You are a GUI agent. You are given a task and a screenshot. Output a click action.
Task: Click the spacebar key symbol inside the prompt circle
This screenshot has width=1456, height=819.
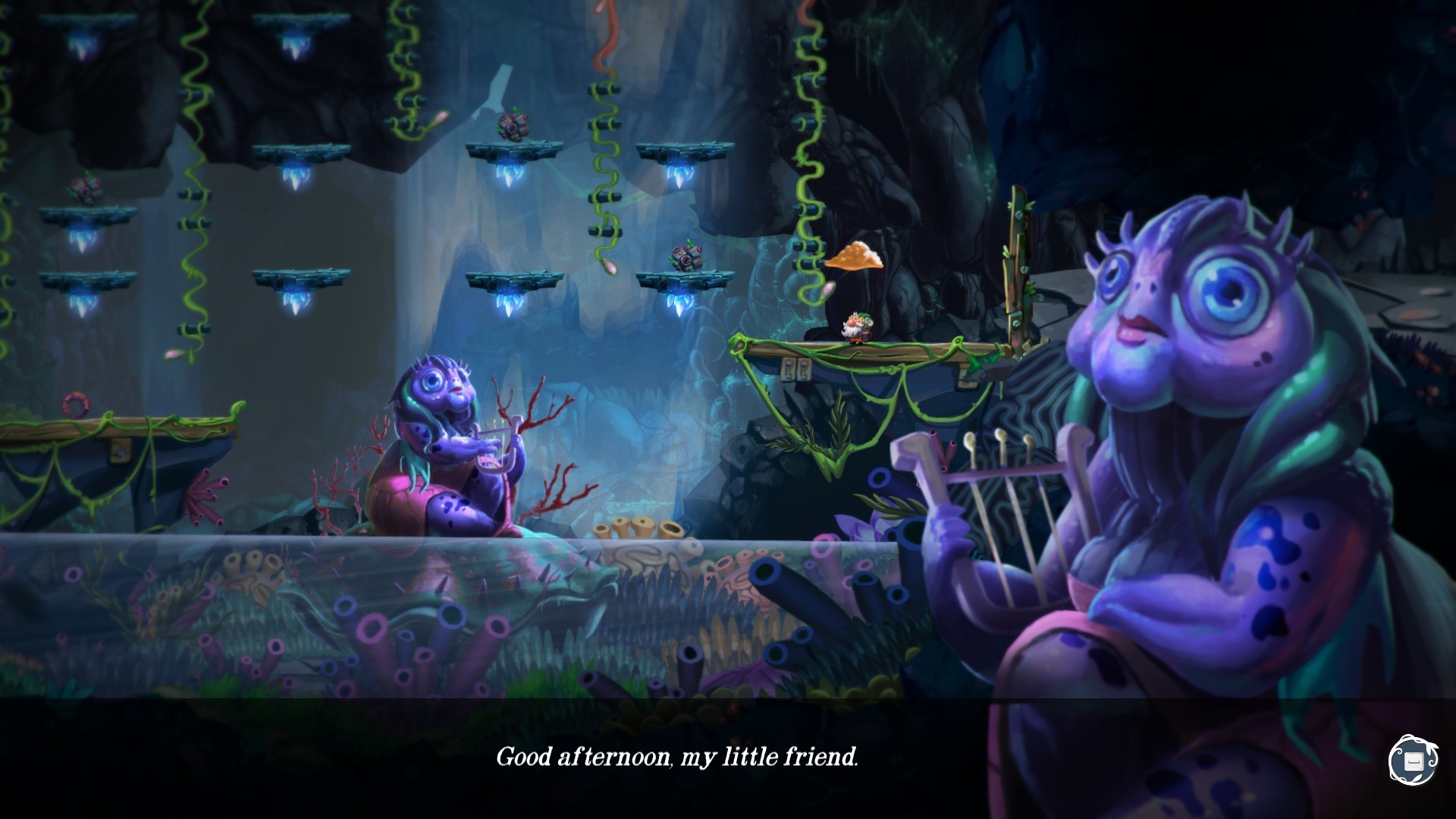pyautogui.click(x=1415, y=762)
